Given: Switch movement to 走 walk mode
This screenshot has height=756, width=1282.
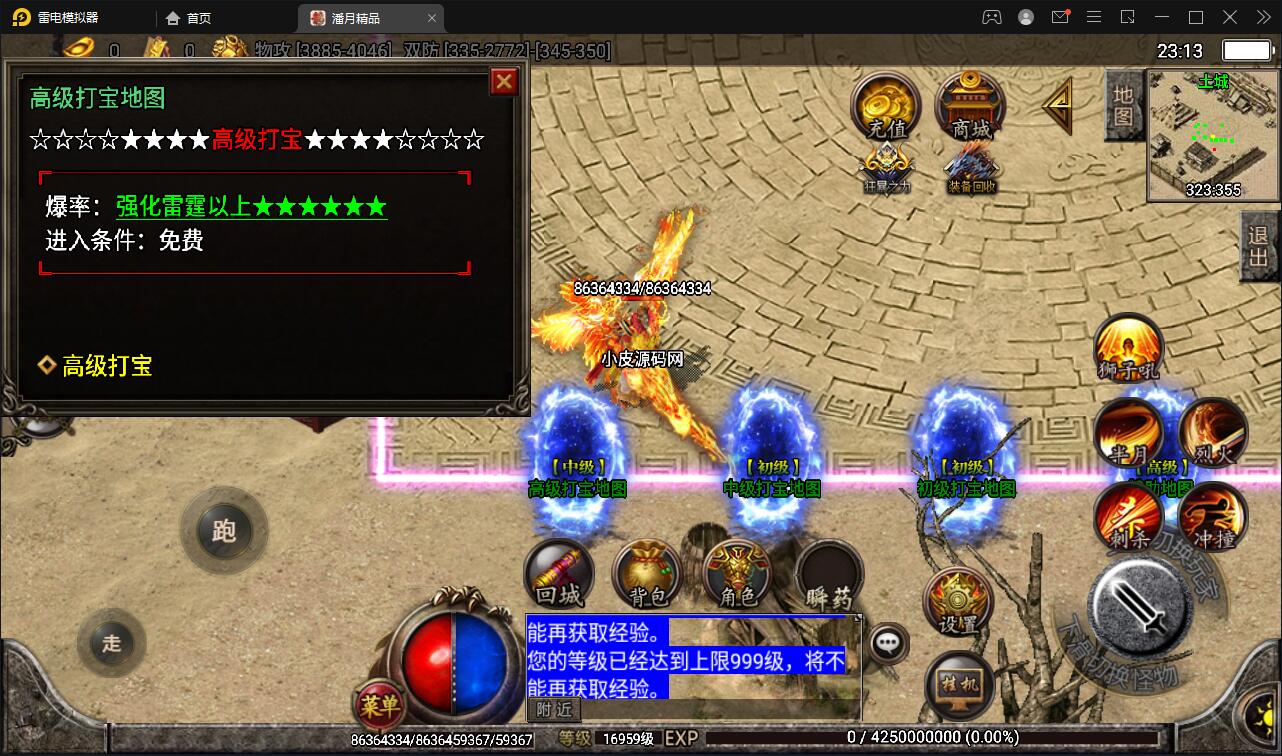Looking at the screenshot, I should (111, 643).
